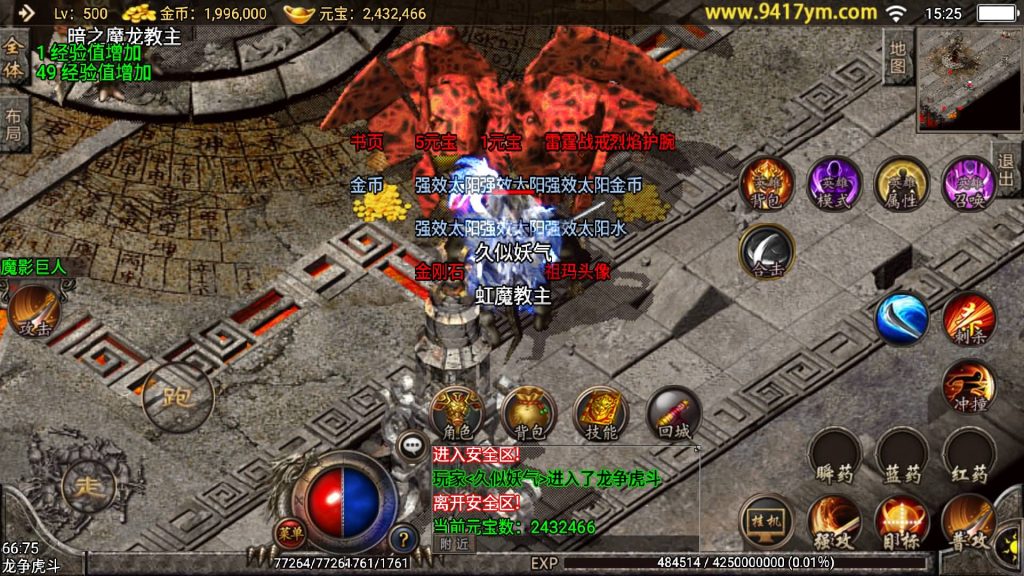Perform 普攻 normal attack

968,522
